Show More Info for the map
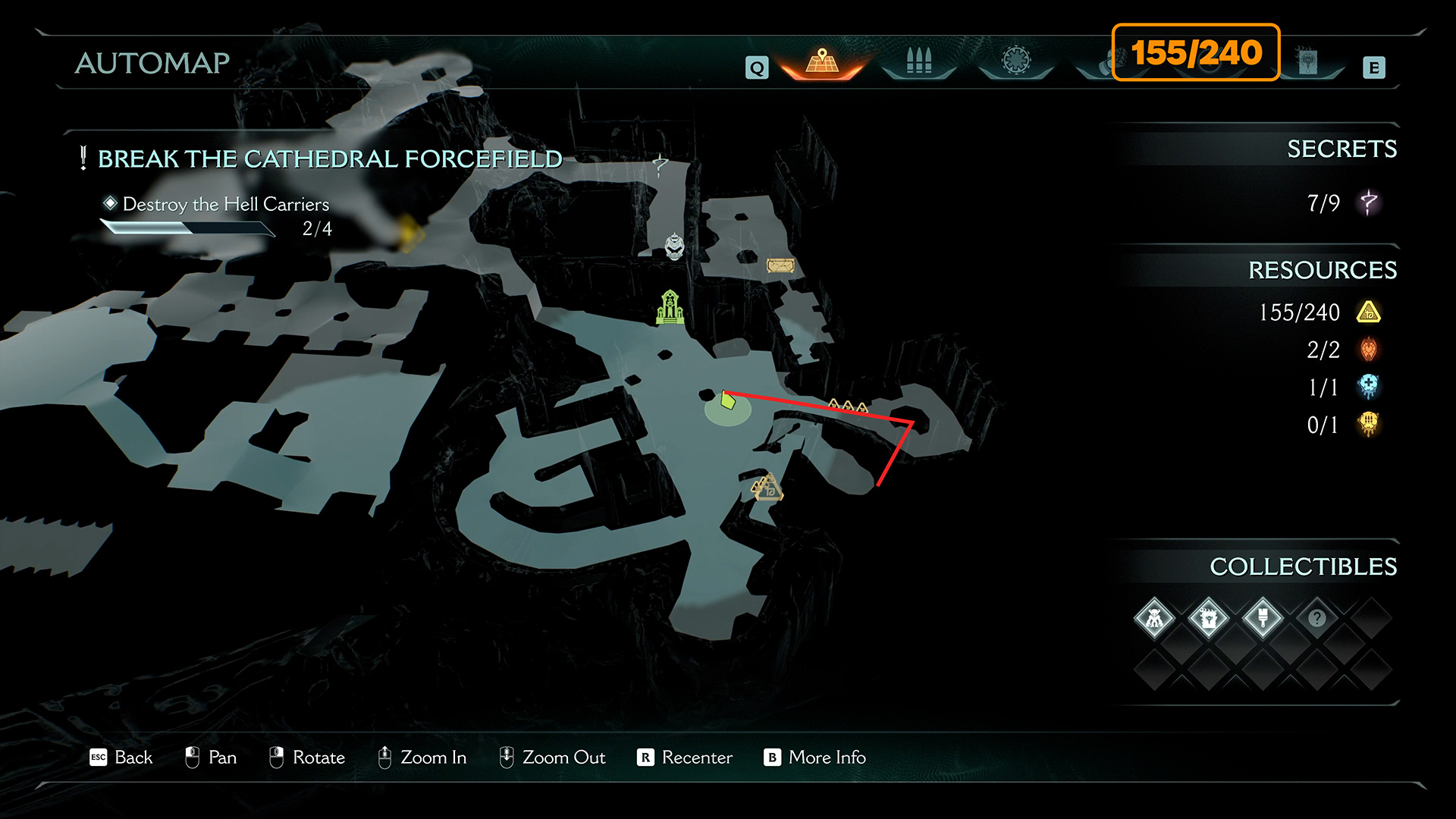Viewport: 1456px width, 819px height. coord(815,758)
